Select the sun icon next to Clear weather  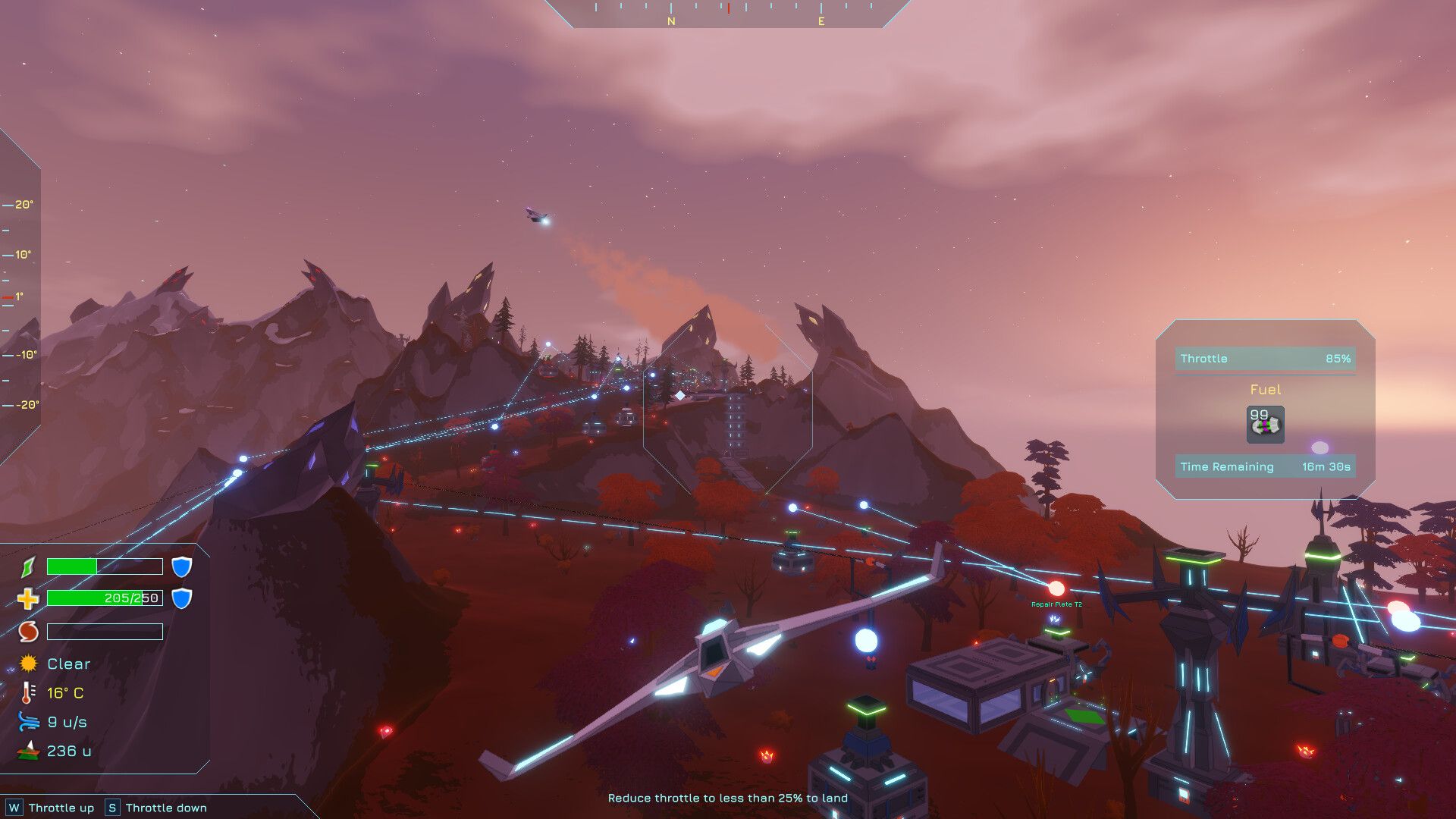(x=27, y=664)
